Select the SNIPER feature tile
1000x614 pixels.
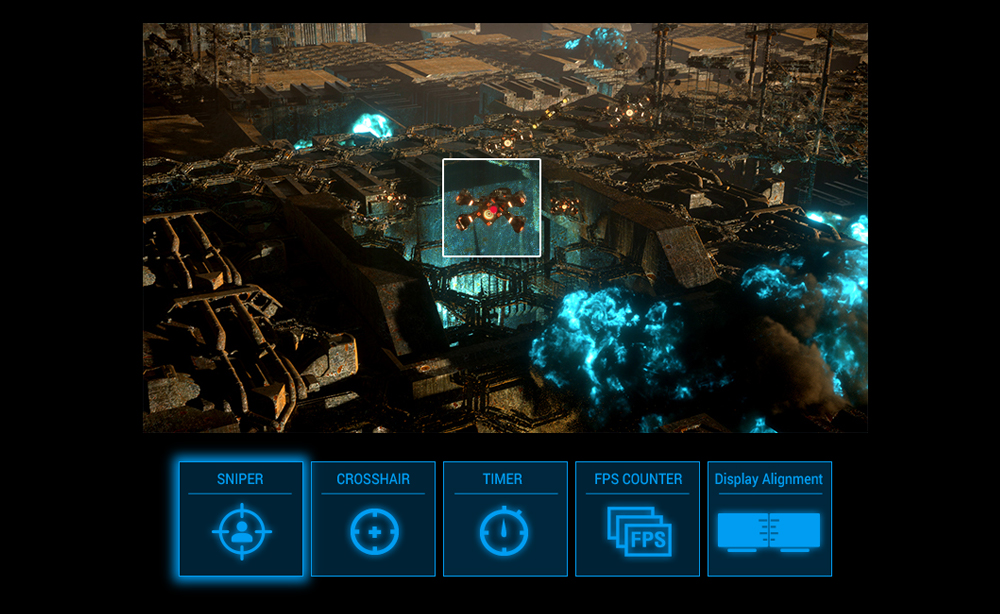point(241,518)
